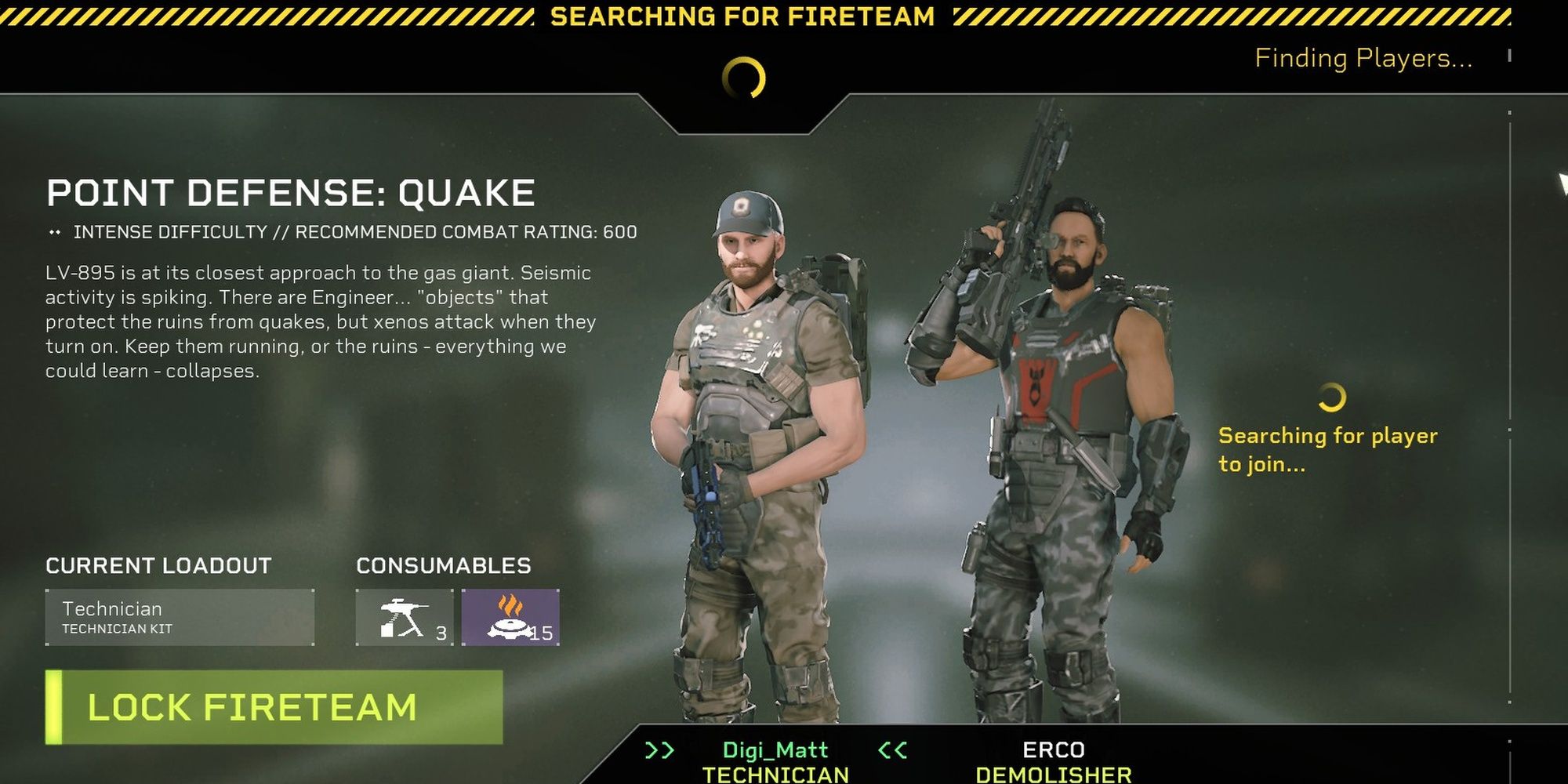The image size is (1568, 784).
Task: Expand the left-facing chevrons beside ERCO
Action: click(x=890, y=749)
